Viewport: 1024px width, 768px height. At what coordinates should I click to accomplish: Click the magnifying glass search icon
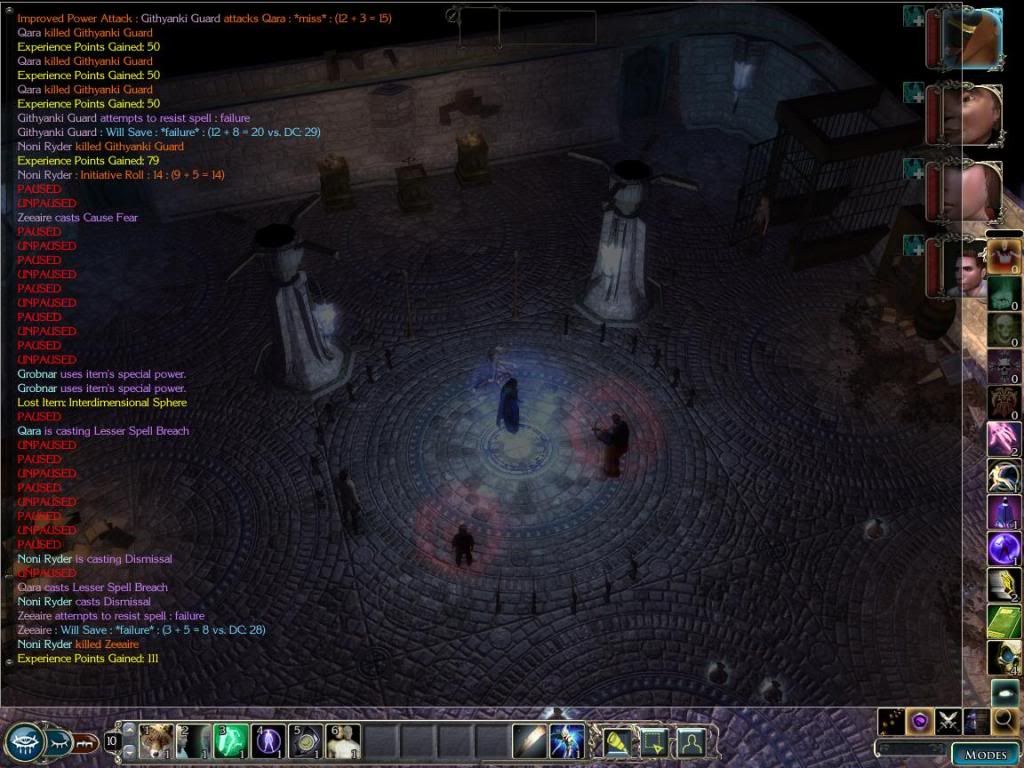click(1005, 720)
